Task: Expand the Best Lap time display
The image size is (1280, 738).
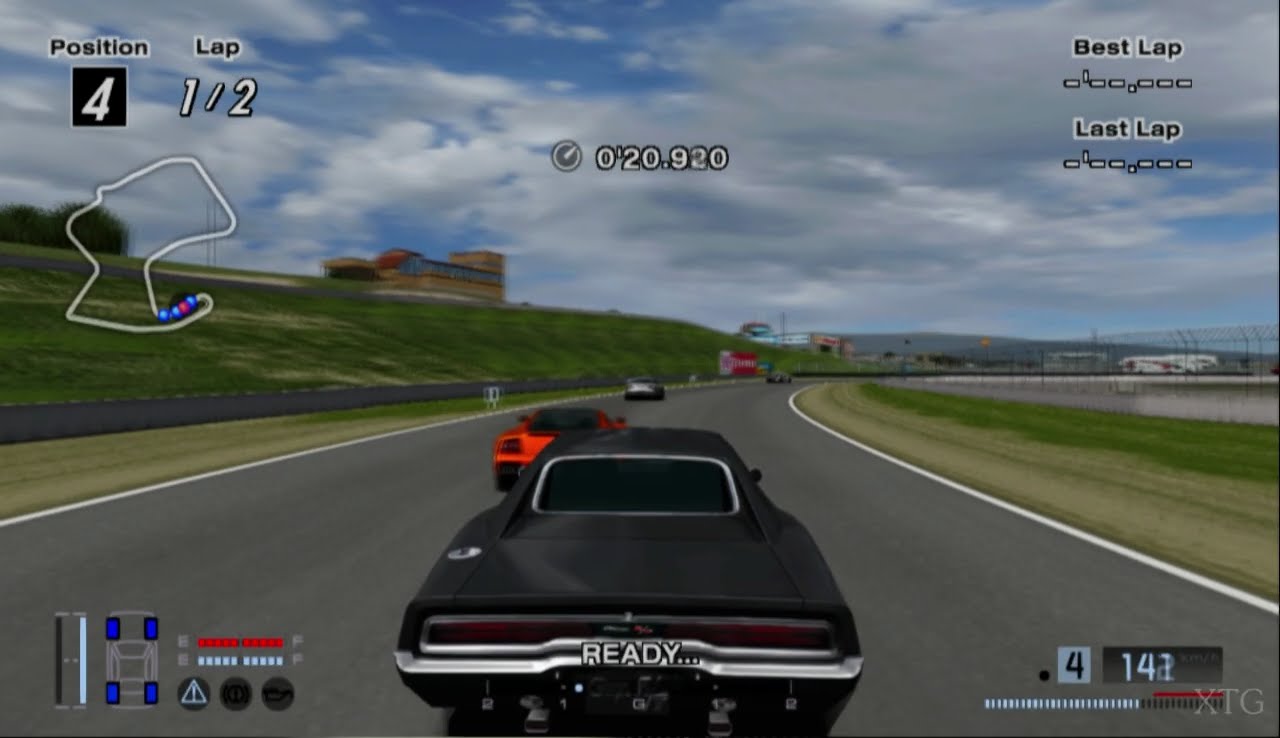Action: pyautogui.click(x=1128, y=82)
